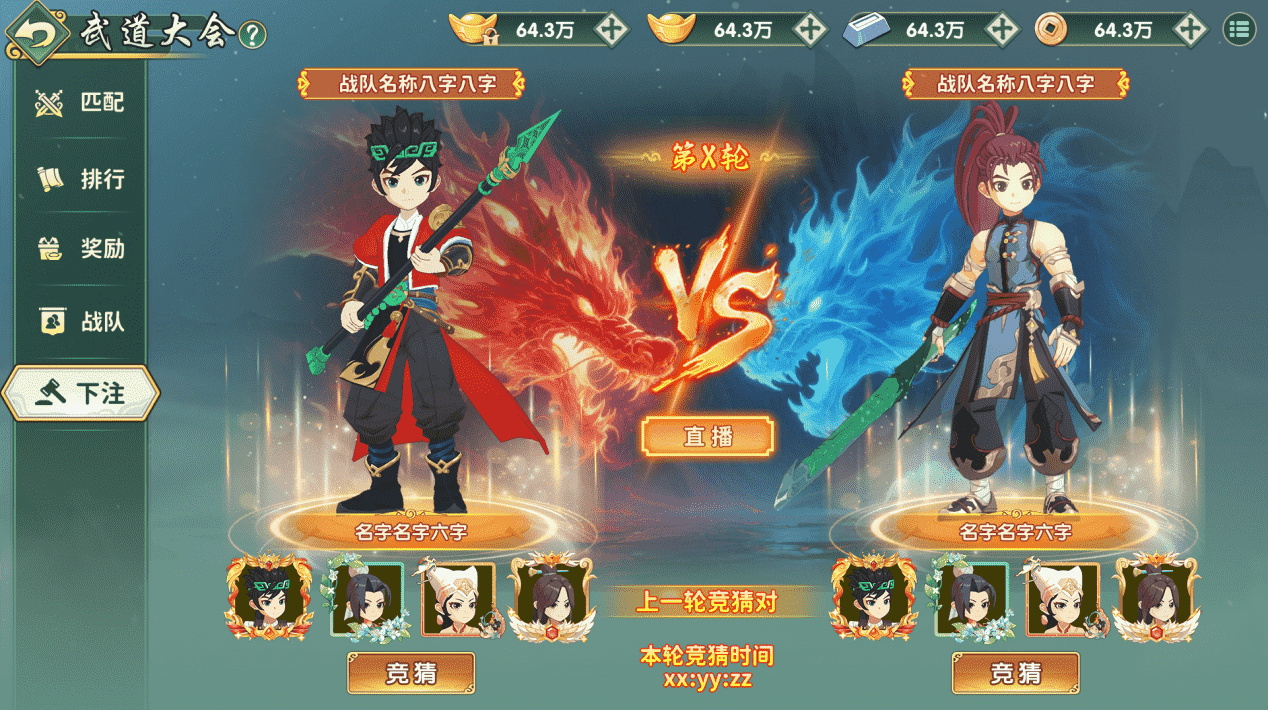
Task: Switch to the 排行 ranking tab
Action: [x=80, y=179]
